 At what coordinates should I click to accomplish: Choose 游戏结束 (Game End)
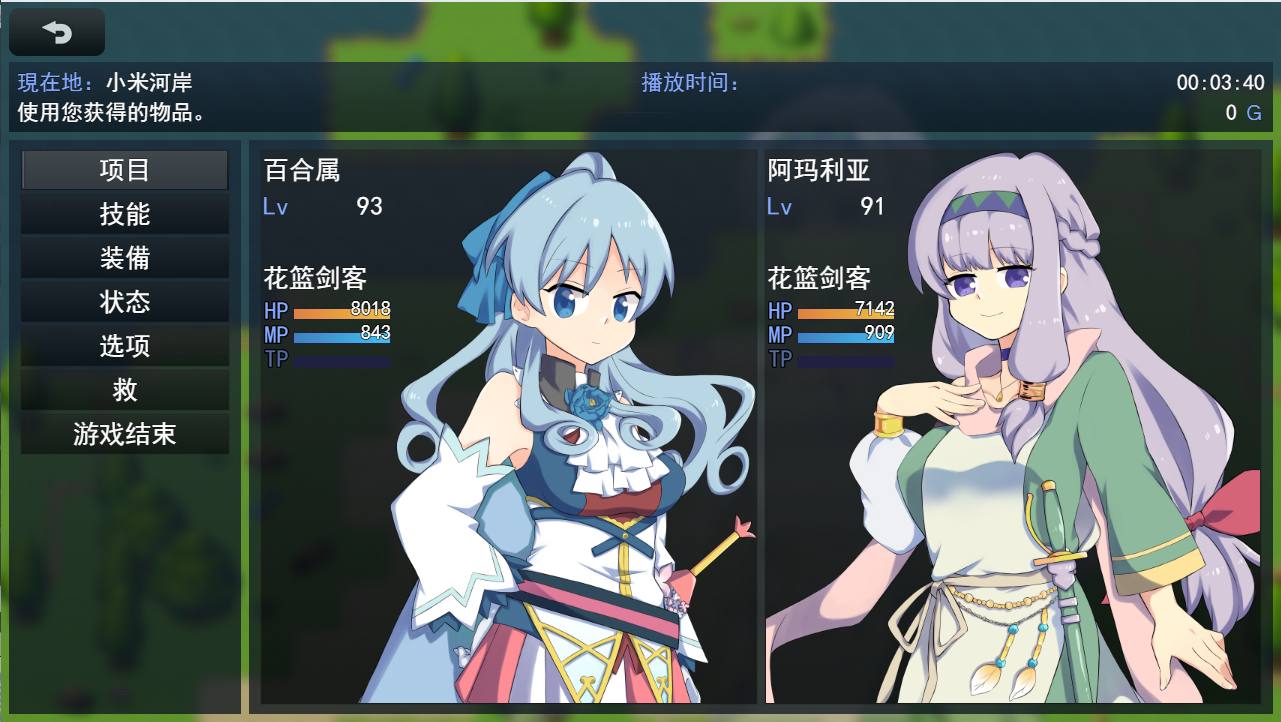pos(124,433)
